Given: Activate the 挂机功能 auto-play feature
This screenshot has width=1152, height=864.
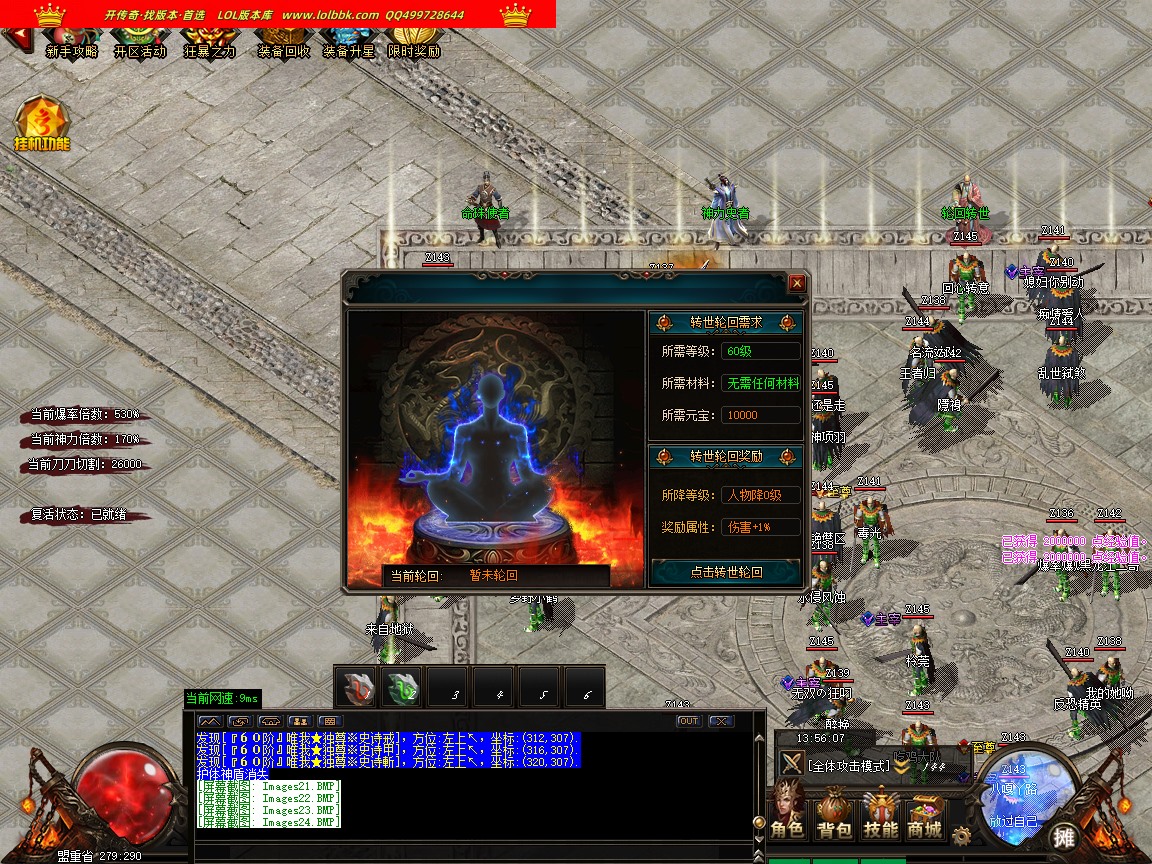Looking at the screenshot, I should coord(42,124).
